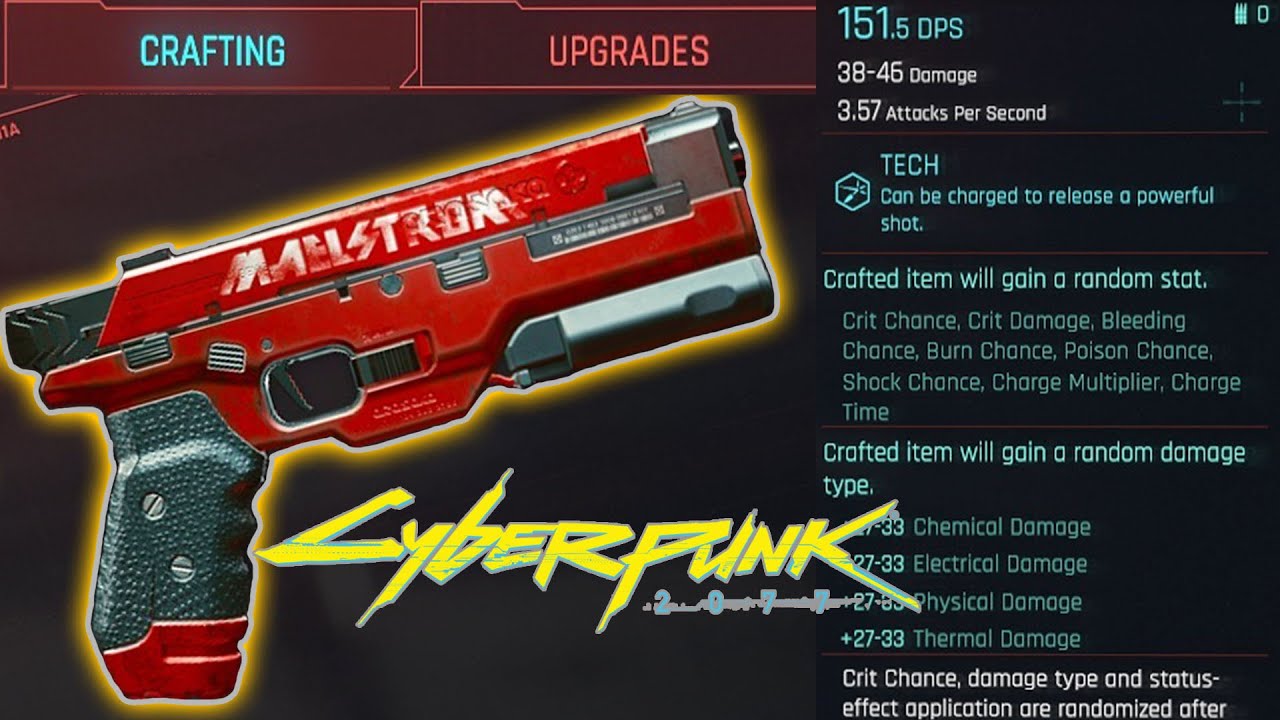Click the 3.57 Attacks Per Second stat

[940, 113]
